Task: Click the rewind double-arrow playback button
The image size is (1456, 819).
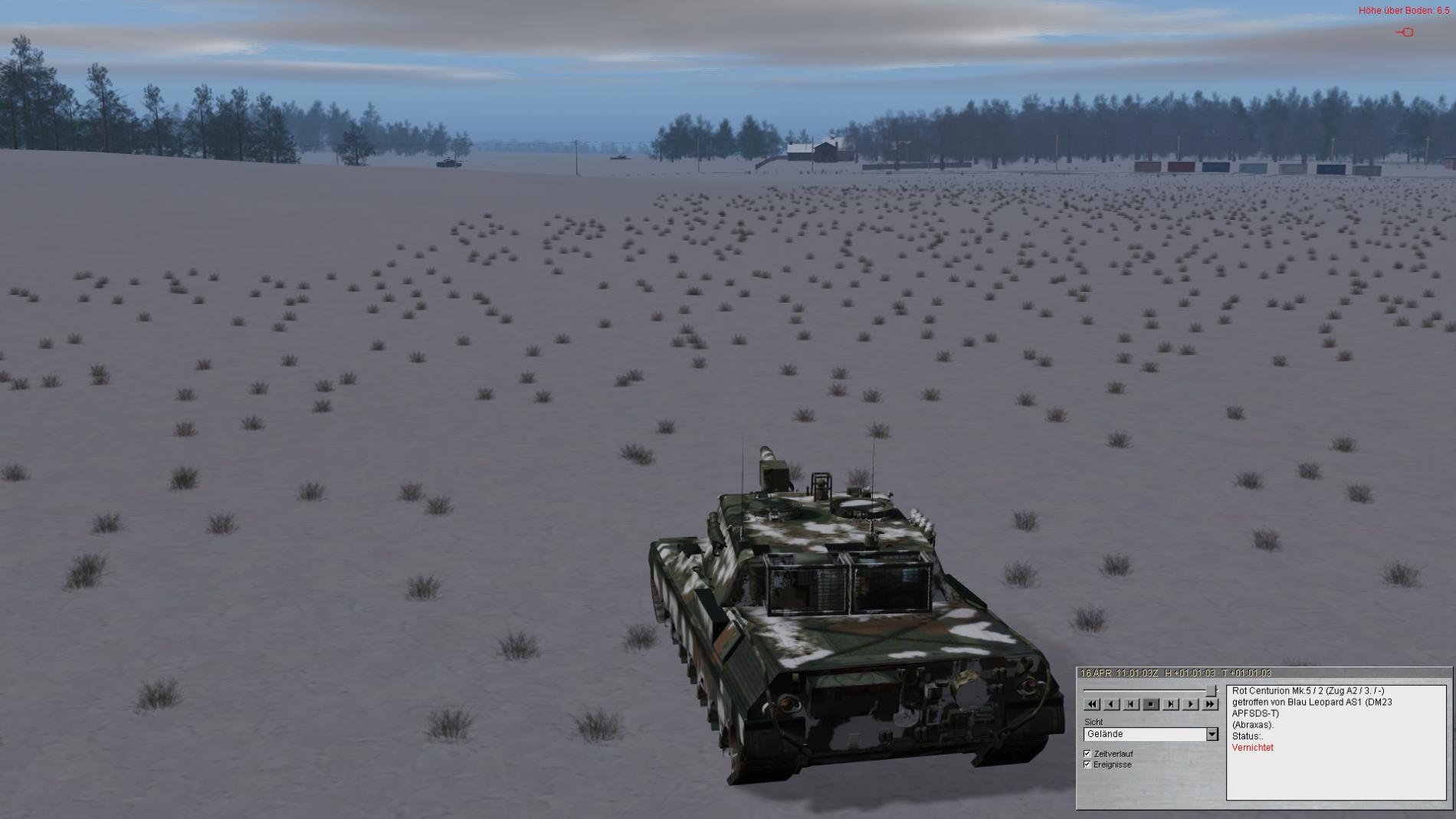Action: [1092, 704]
